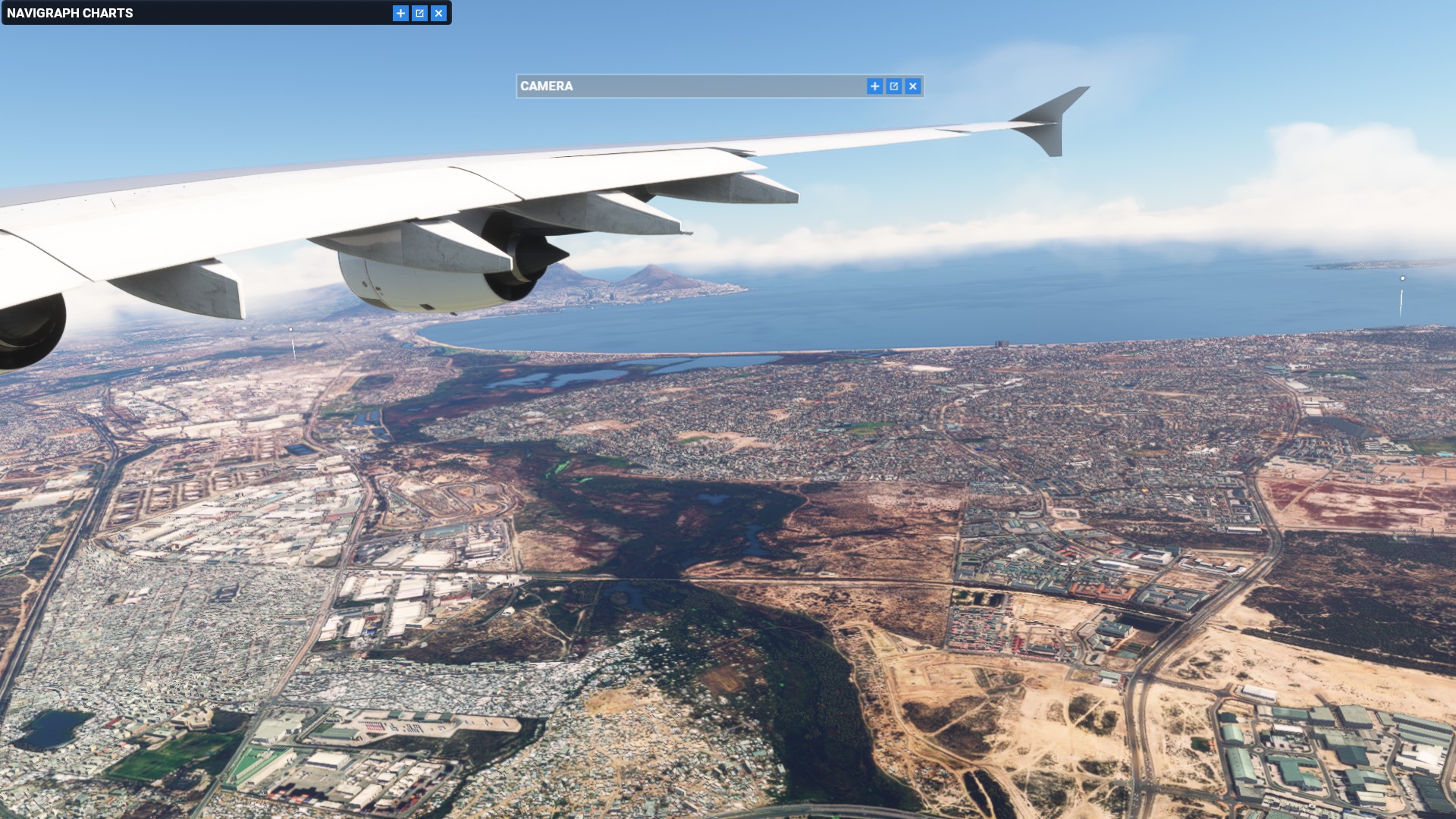Pop out the Navigraph Charts window
Image resolution: width=1456 pixels, height=819 pixels.
click(419, 13)
